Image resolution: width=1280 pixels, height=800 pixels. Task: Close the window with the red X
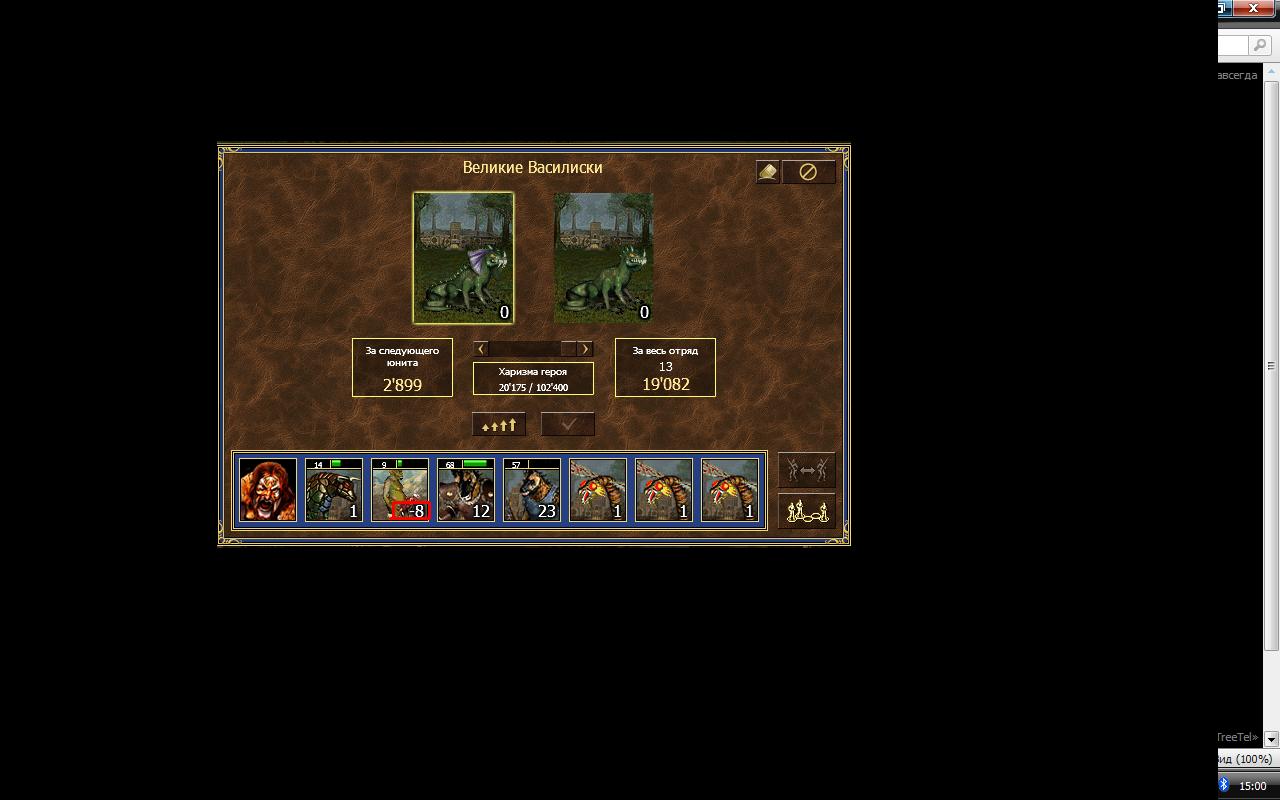(1253, 8)
